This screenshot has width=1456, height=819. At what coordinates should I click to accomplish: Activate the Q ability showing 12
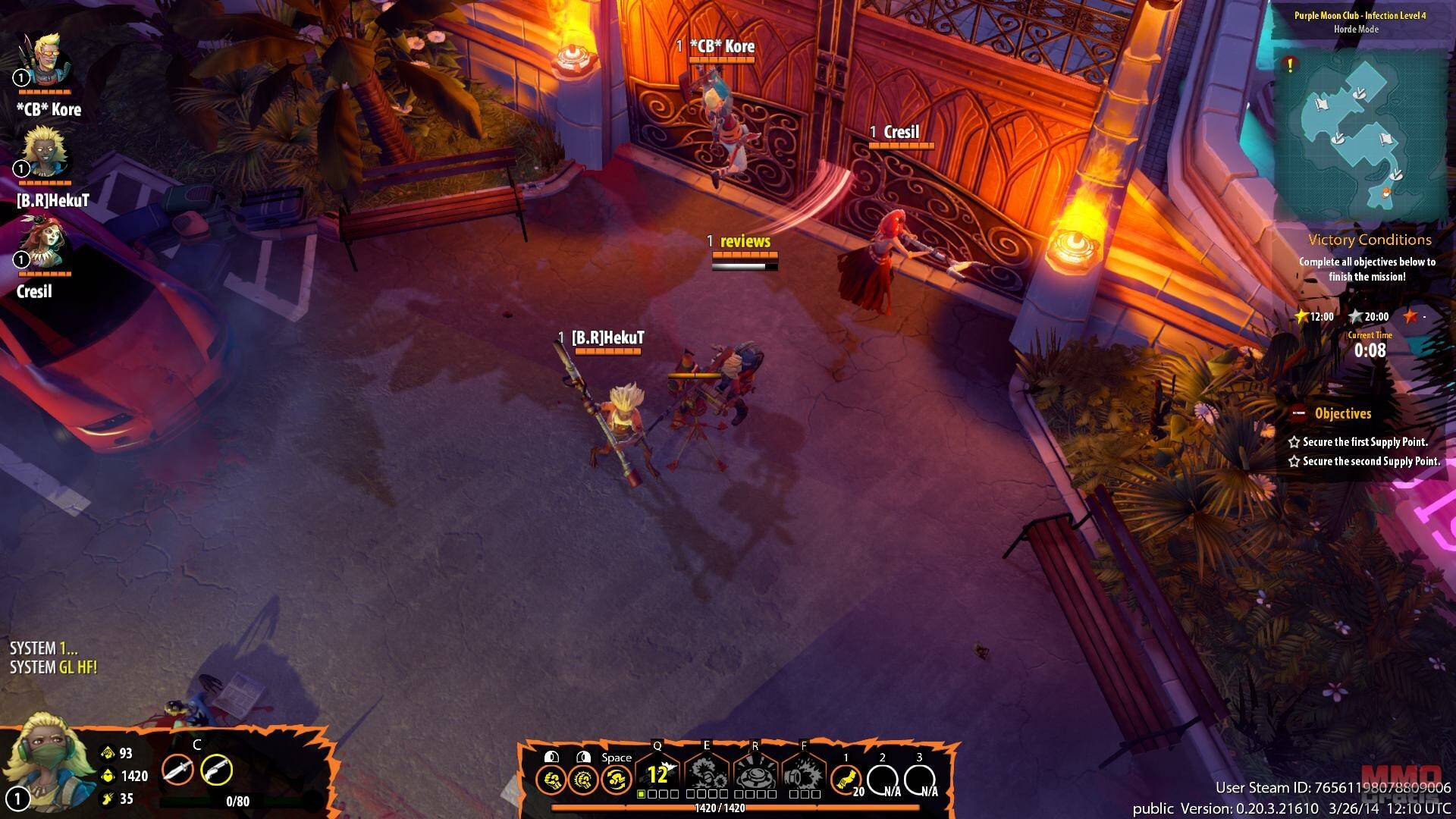[x=657, y=774]
